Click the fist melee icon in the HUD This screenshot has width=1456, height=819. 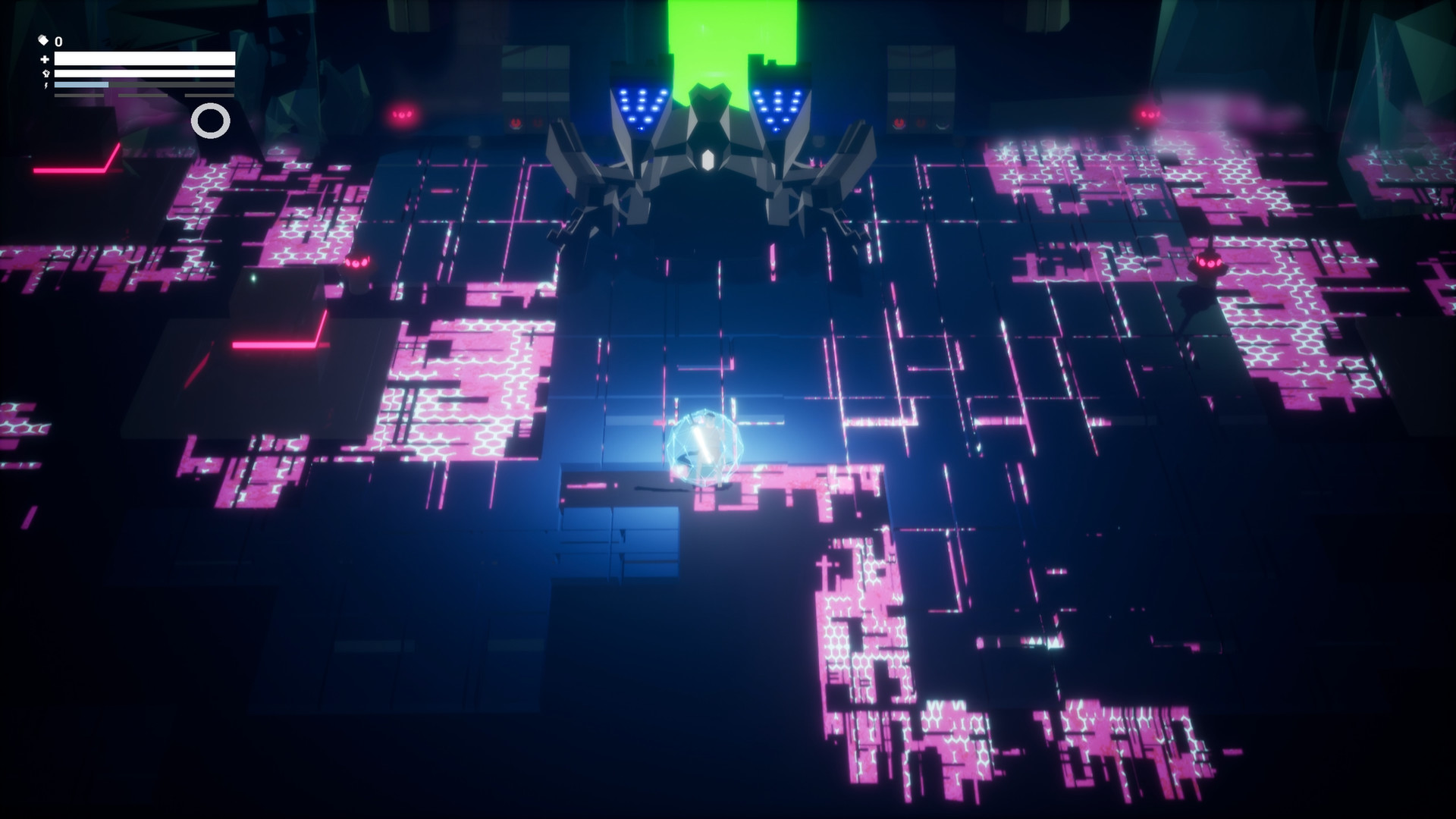[46, 74]
